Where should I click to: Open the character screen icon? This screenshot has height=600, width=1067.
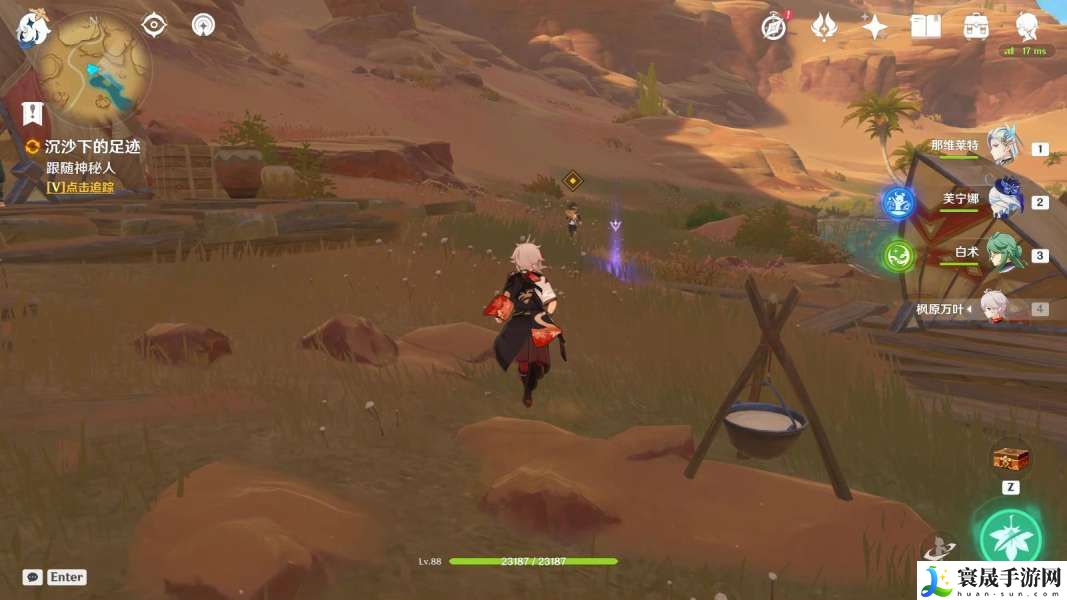click(x=1027, y=25)
